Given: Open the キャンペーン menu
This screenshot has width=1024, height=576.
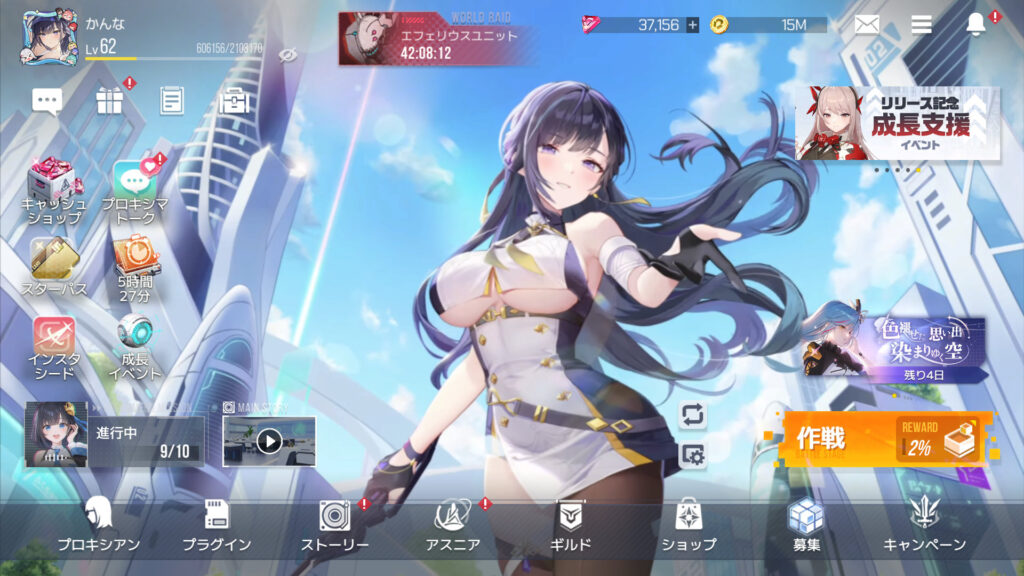Looking at the screenshot, I should coord(924,525).
